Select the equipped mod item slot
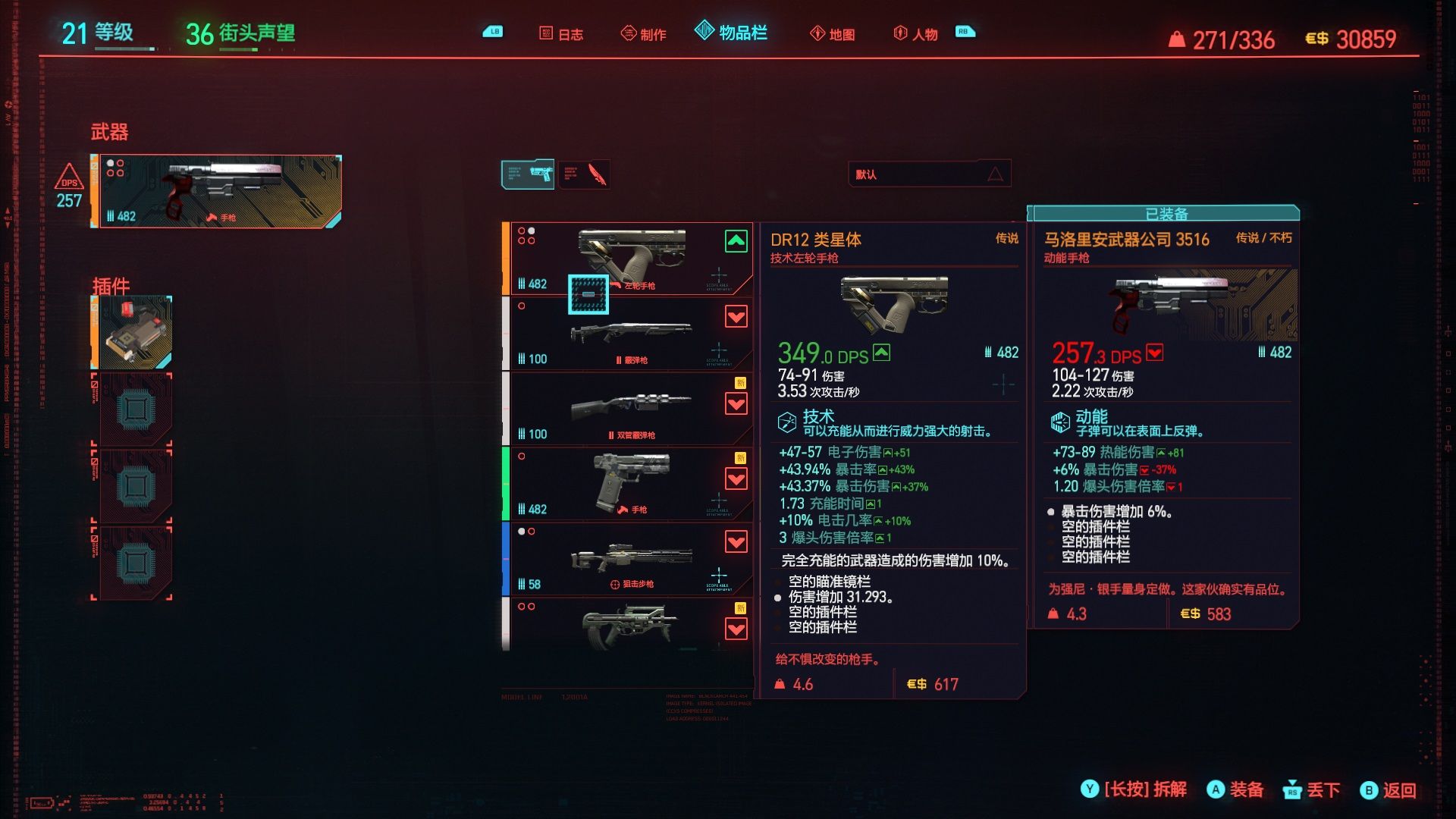The image size is (1456, 819). coord(134,332)
